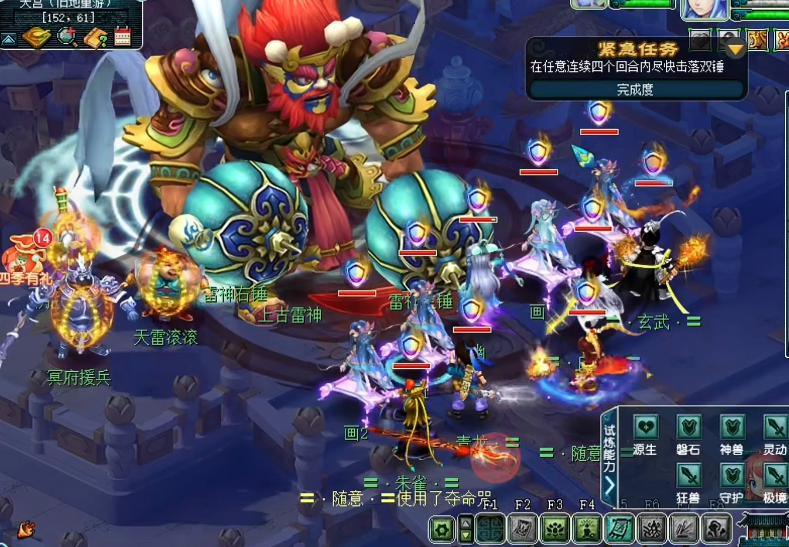The image size is (789, 547).
Task: Select the 守护 trial ability
Action: (x=732, y=475)
